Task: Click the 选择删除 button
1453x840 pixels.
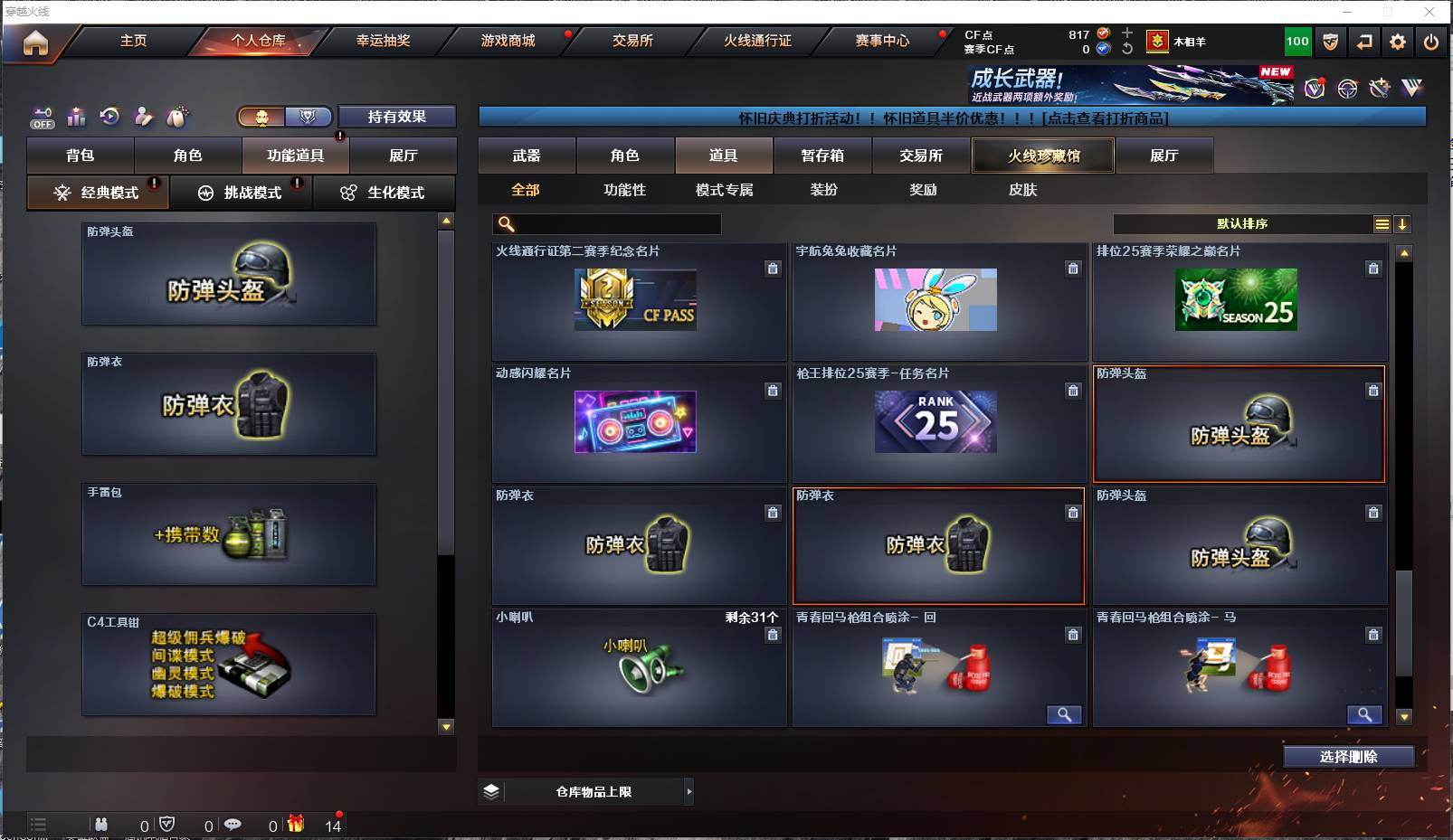Action: pyautogui.click(x=1349, y=756)
